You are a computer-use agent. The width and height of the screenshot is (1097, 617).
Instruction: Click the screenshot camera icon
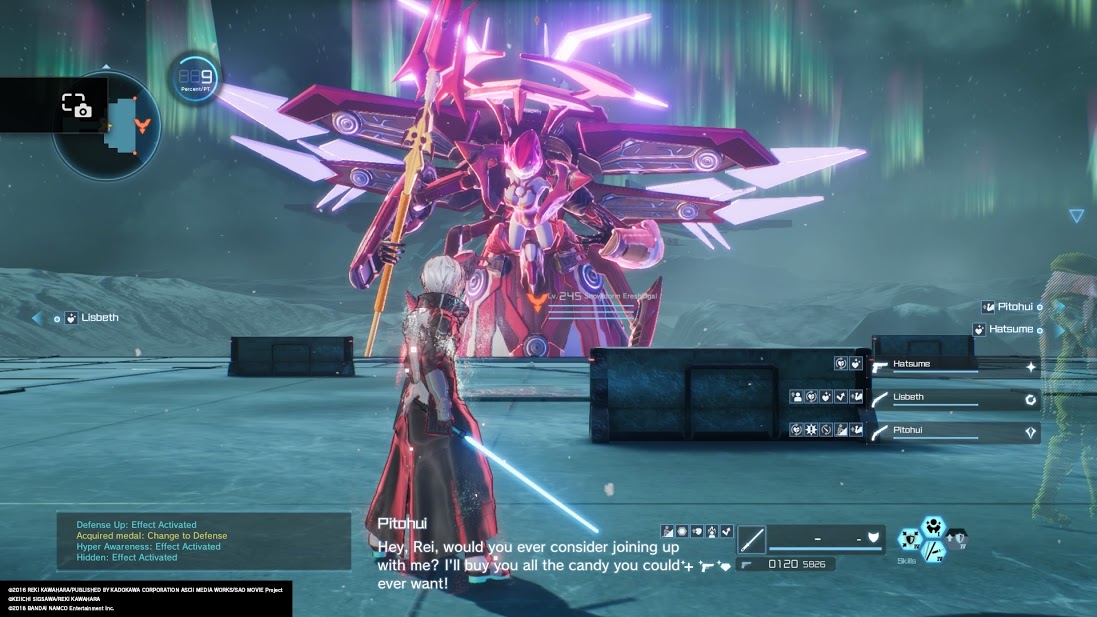click(x=76, y=105)
